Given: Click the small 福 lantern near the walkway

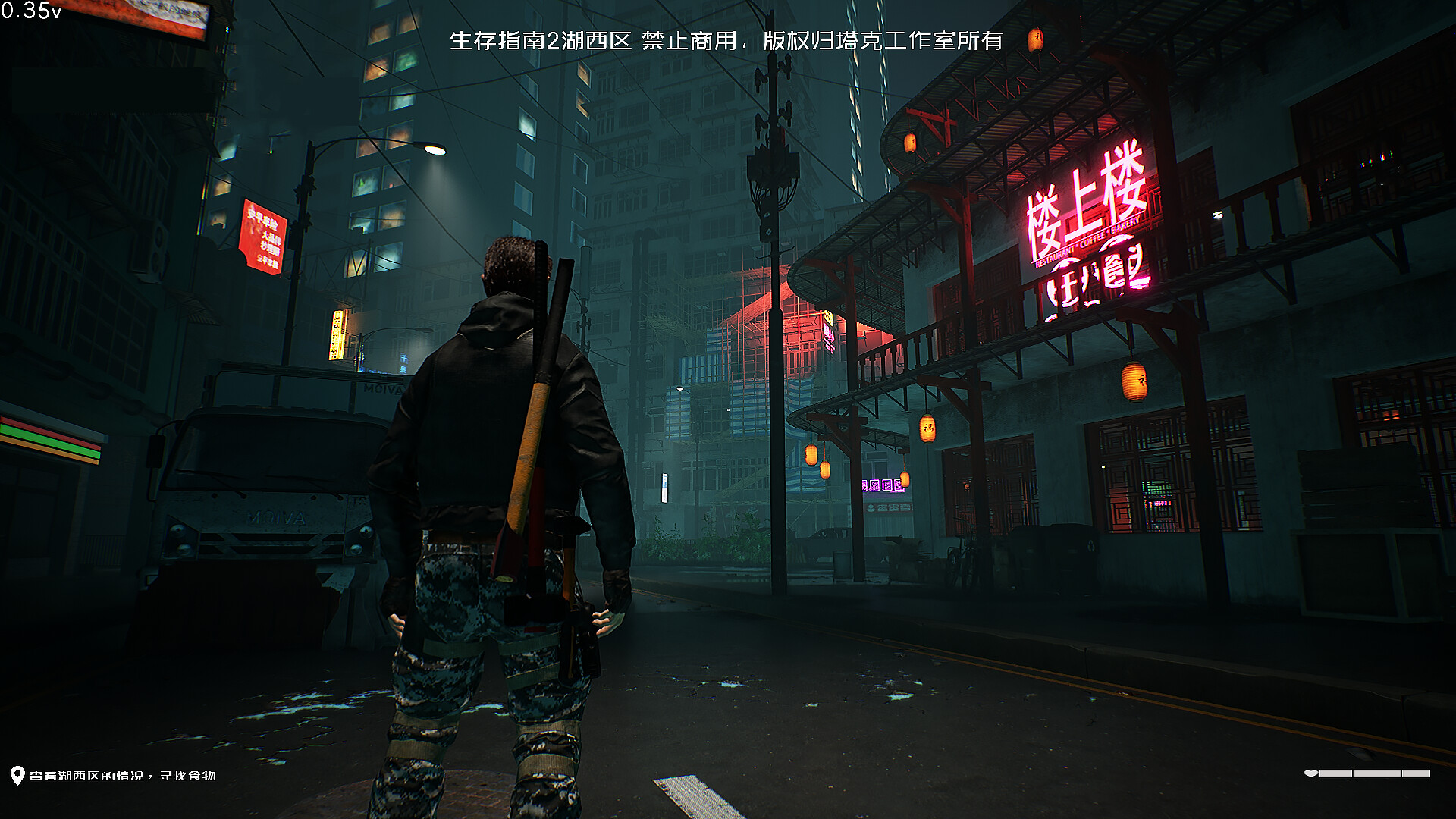Looking at the screenshot, I should coord(927,431).
